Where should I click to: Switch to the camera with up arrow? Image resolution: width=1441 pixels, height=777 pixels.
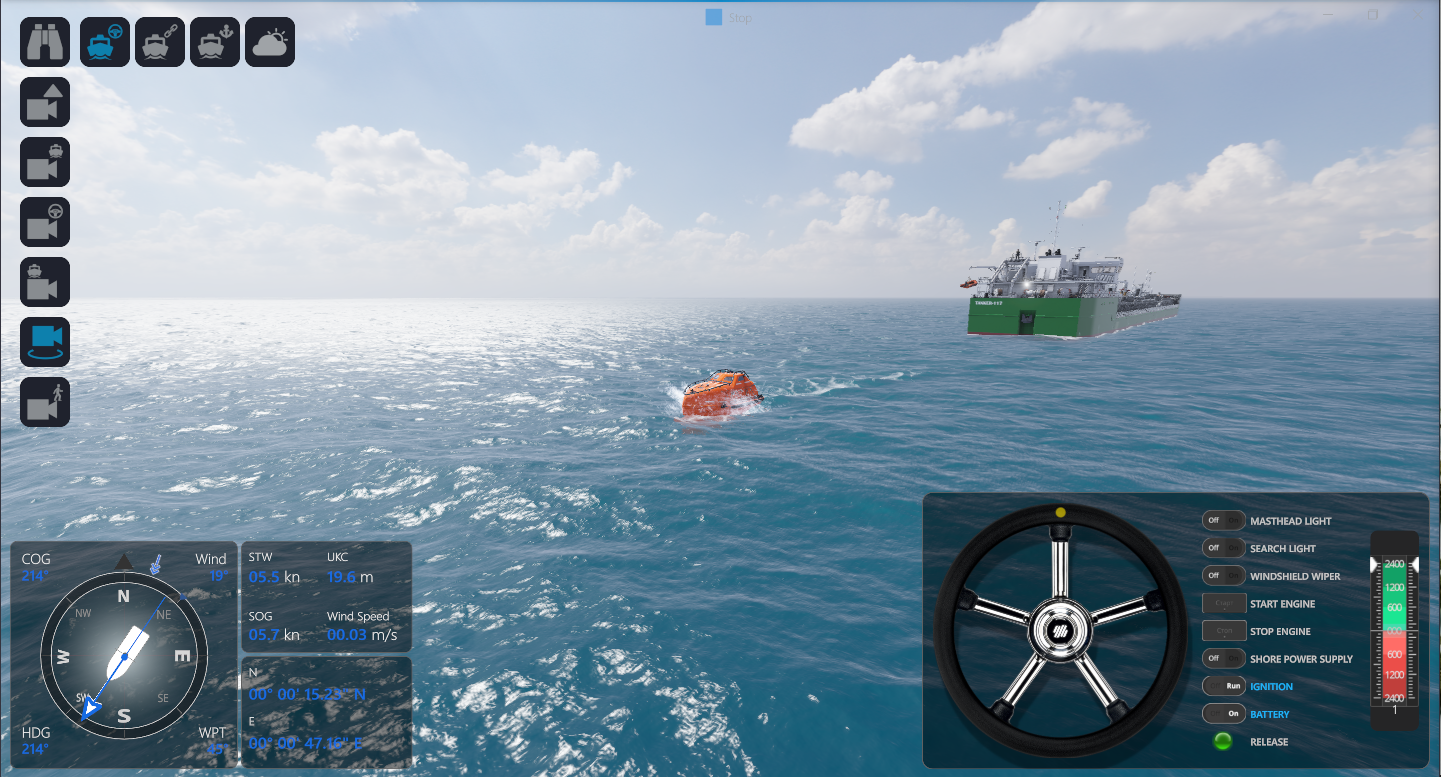pos(45,102)
